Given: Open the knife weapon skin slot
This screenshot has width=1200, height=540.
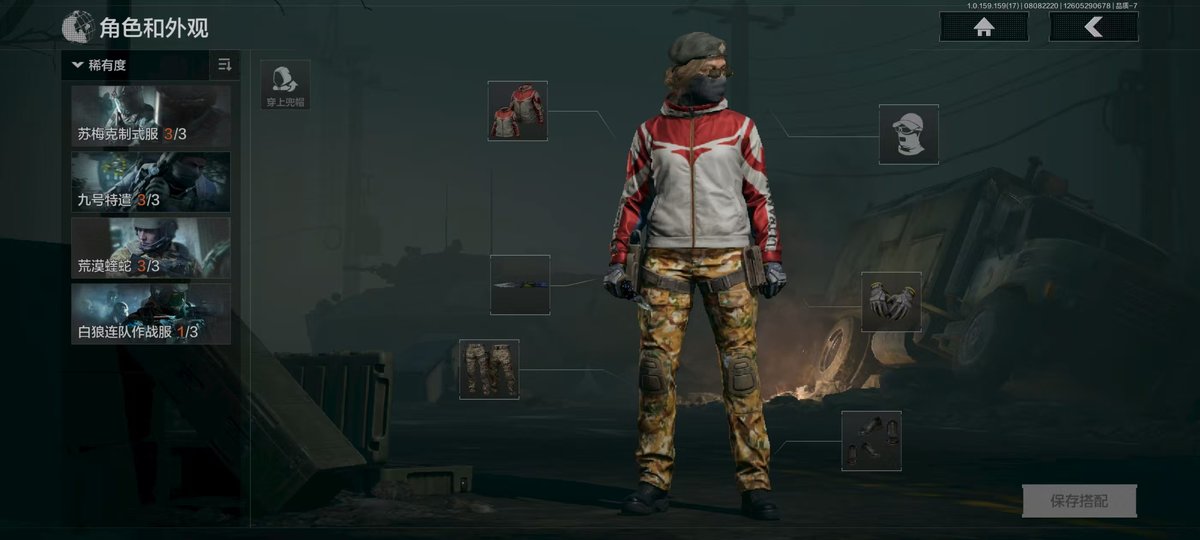Looking at the screenshot, I should click(x=520, y=285).
